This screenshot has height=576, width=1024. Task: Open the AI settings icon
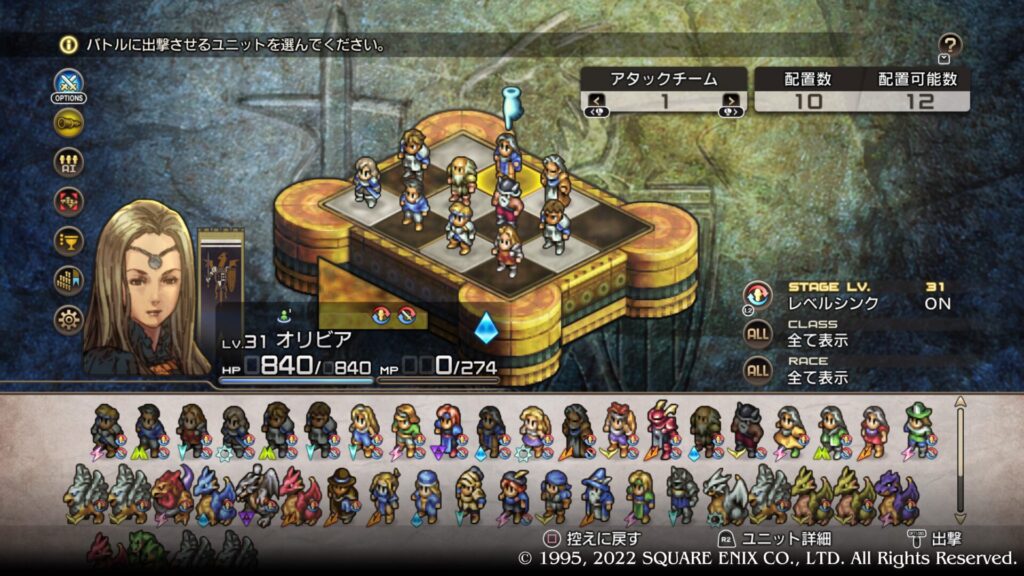click(x=69, y=162)
